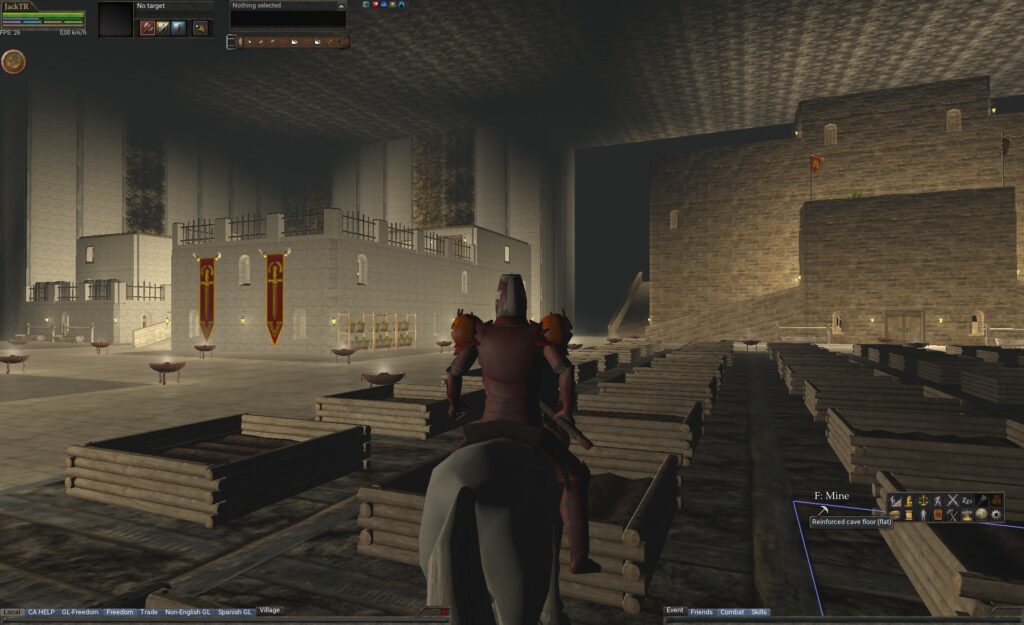Click the axe icon under No target
Image resolution: width=1024 pixels, height=625 pixels.
point(146,28)
